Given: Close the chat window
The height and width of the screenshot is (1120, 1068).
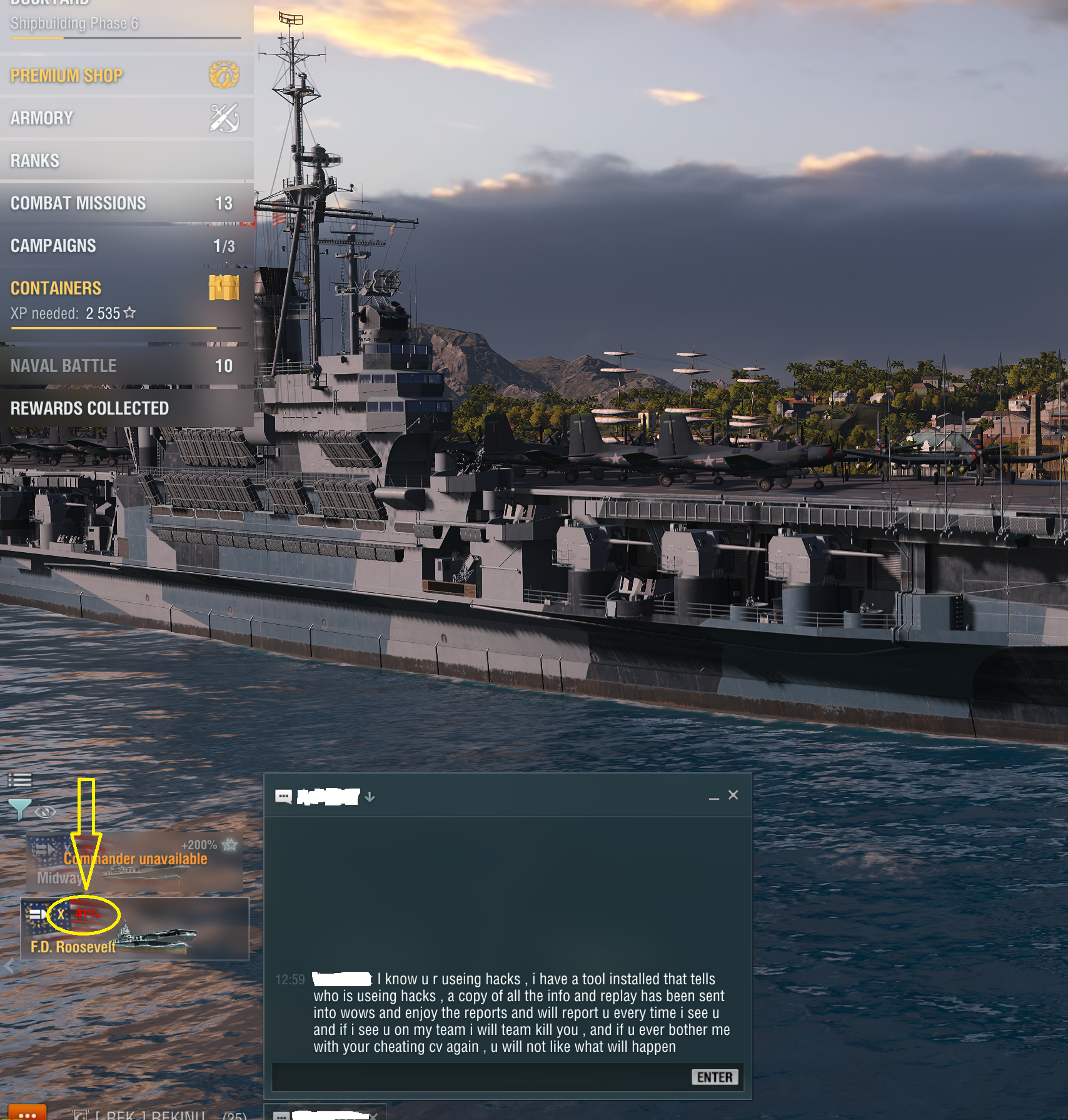Looking at the screenshot, I should [733, 795].
